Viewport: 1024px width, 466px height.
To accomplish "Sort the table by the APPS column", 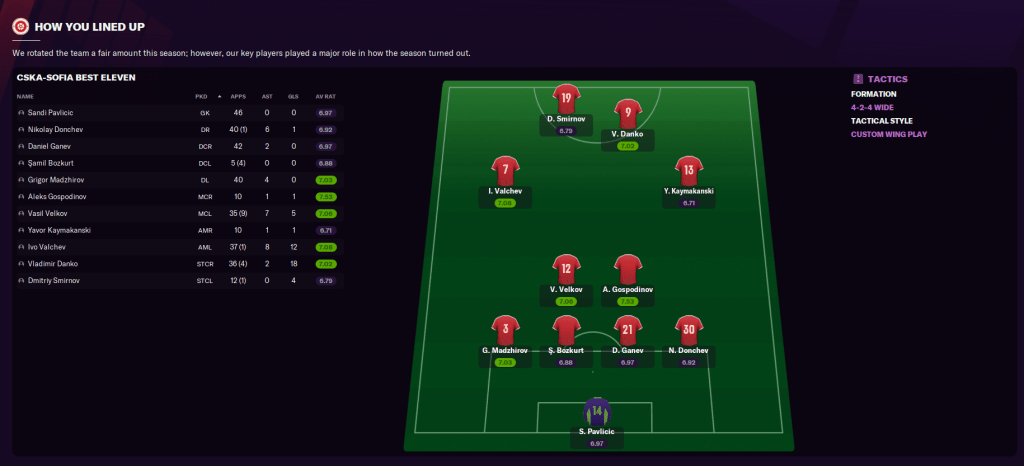I will coord(238,96).
